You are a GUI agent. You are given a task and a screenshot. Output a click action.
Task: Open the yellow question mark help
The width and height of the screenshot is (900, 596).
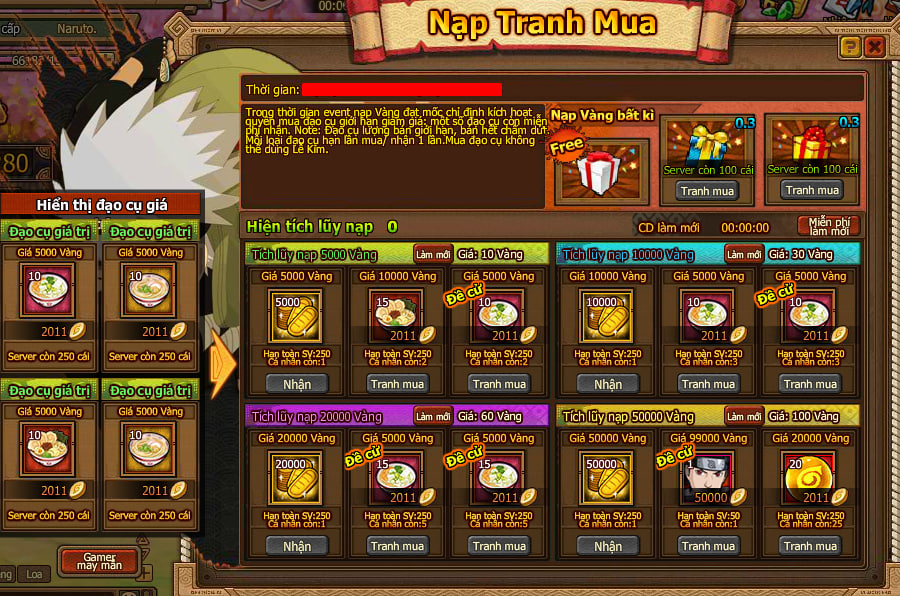[850, 46]
